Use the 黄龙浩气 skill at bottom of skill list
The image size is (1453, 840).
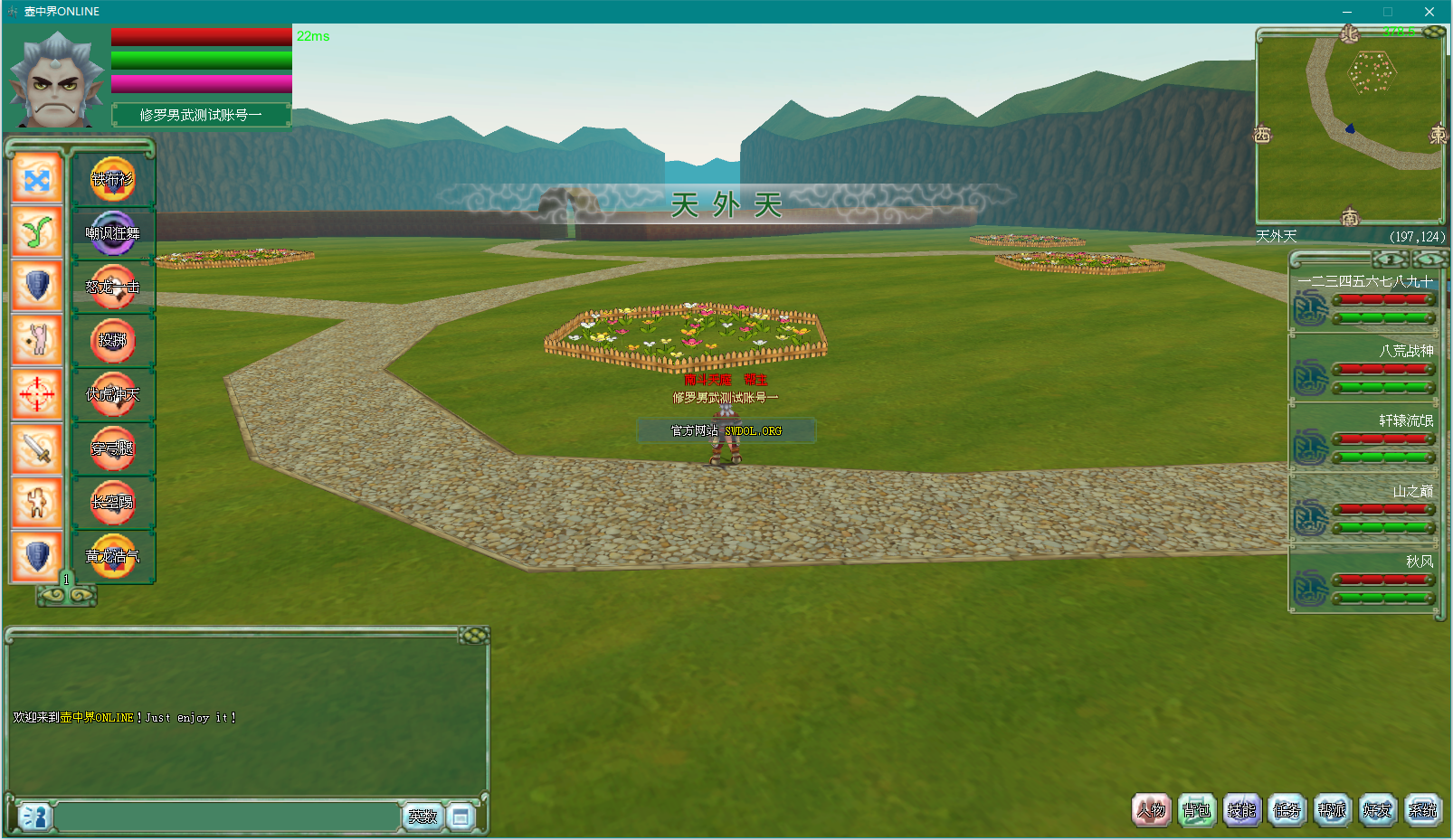114,554
